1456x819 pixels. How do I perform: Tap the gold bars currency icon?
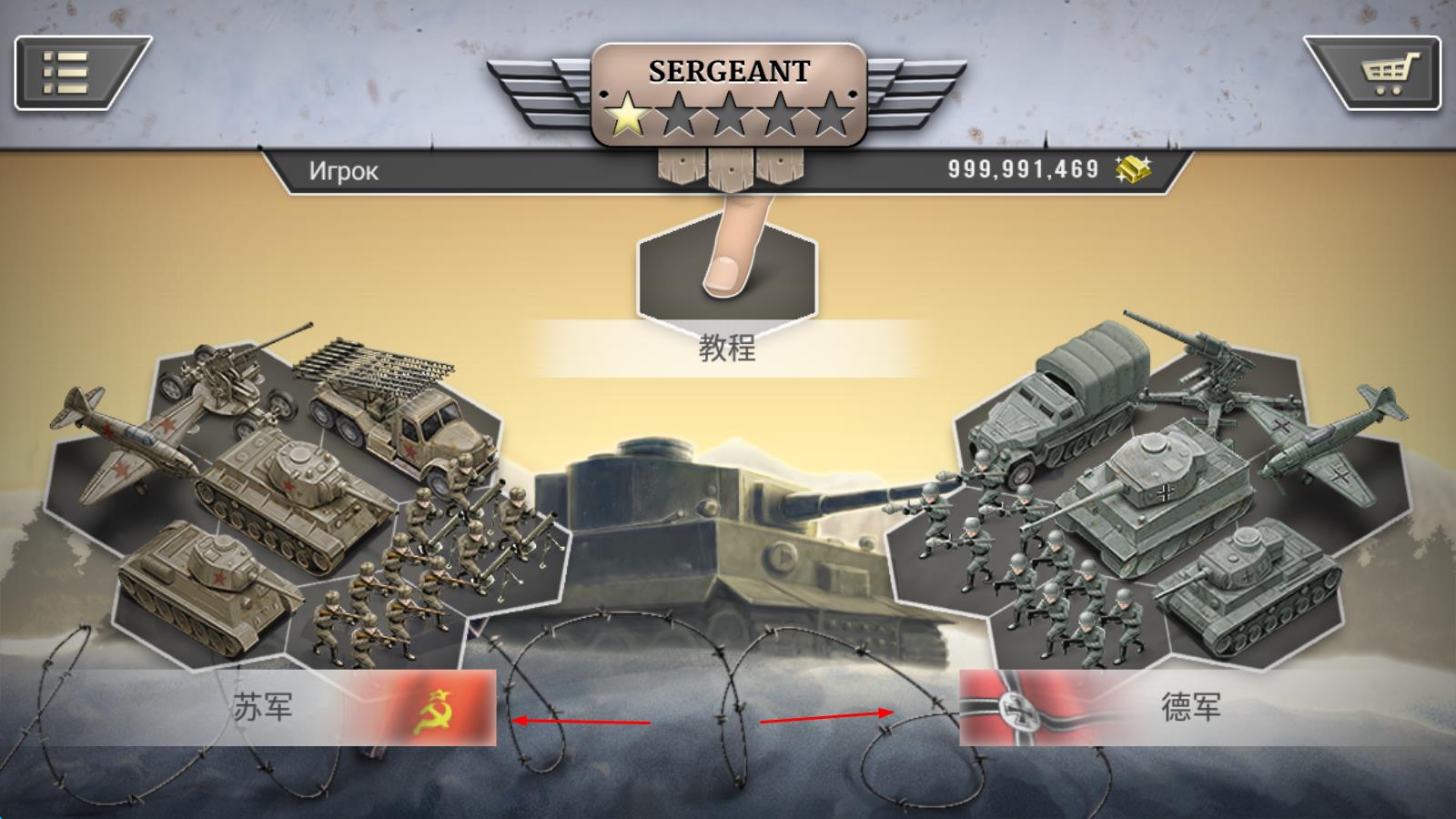1133,169
